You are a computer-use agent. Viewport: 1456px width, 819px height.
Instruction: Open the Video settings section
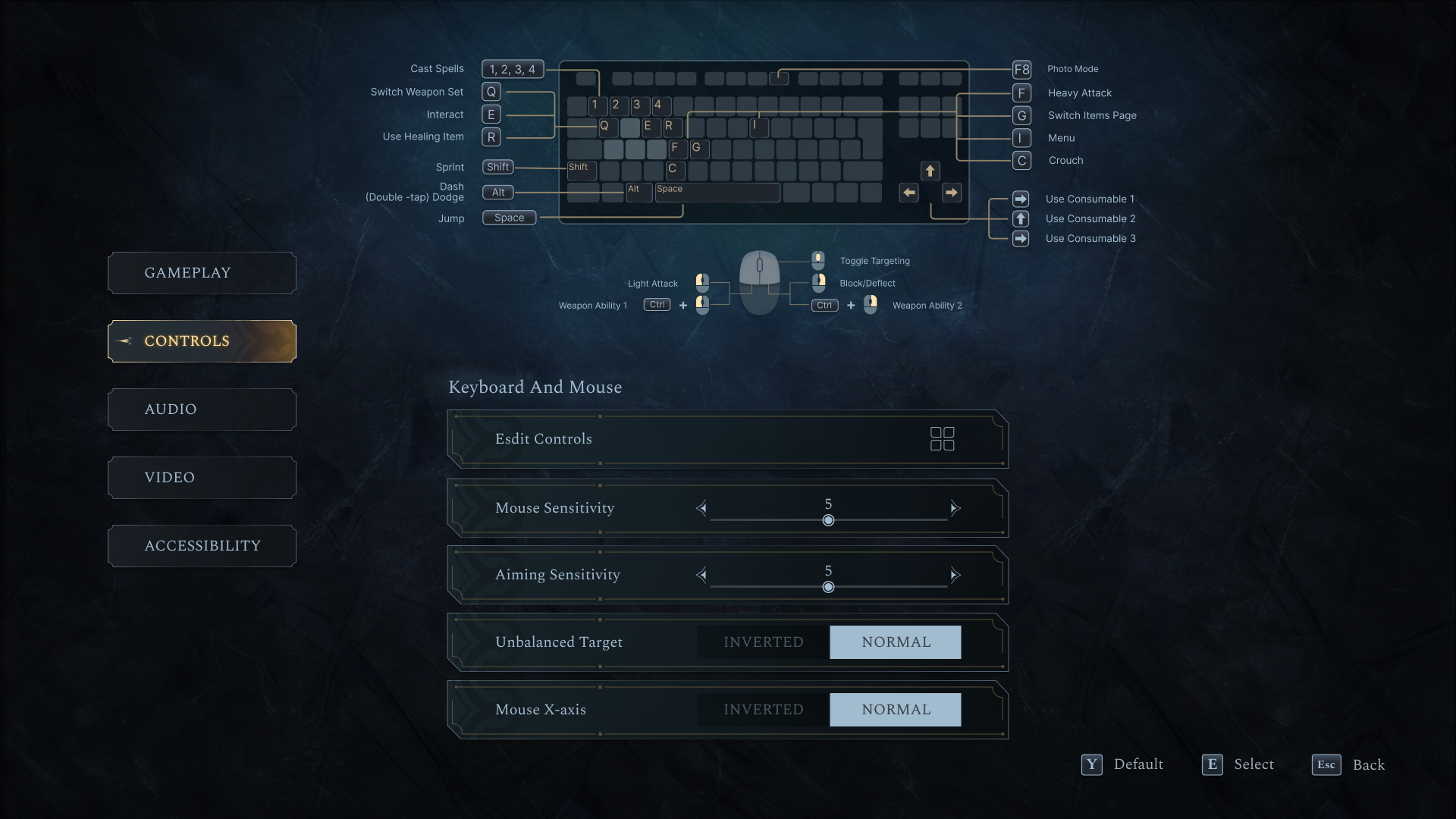point(202,478)
